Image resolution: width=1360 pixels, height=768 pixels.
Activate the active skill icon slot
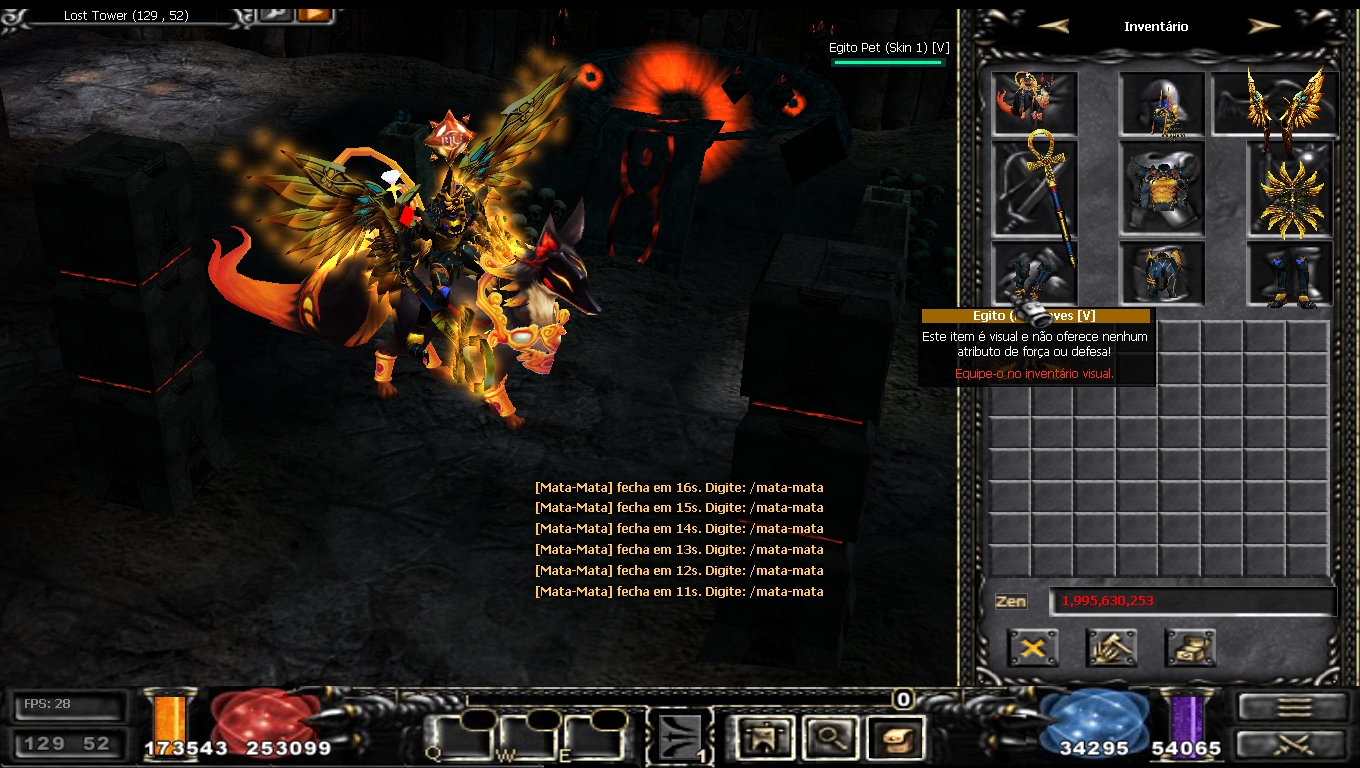click(x=680, y=738)
